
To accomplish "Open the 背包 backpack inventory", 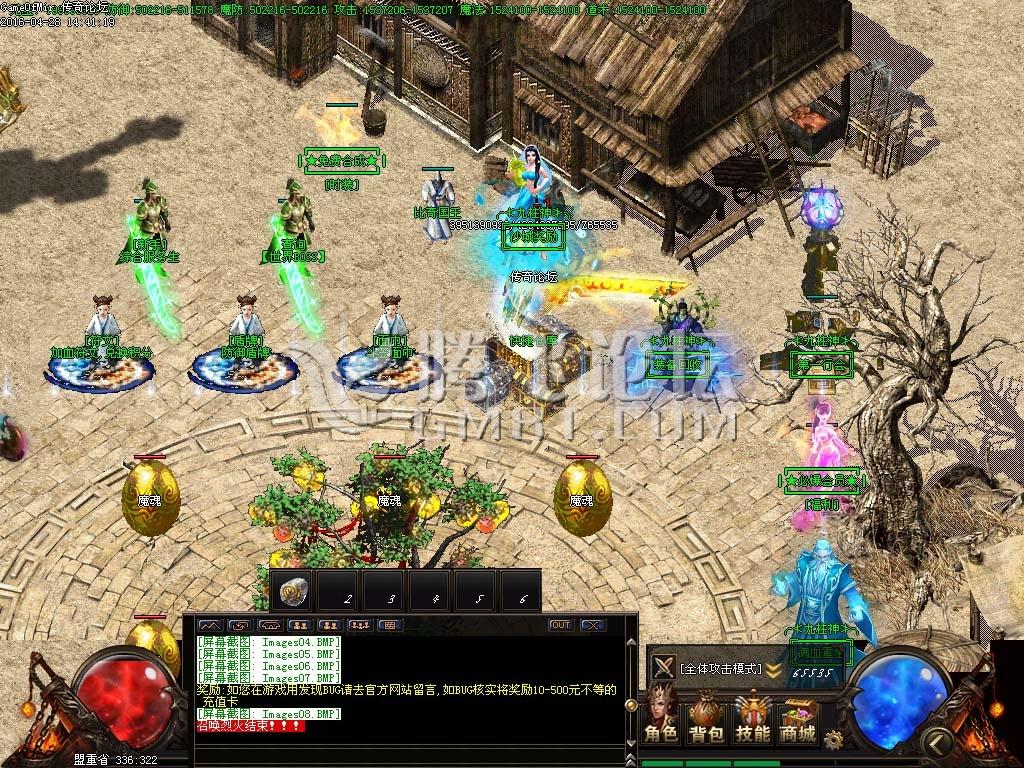I will pyautogui.click(x=706, y=718).
